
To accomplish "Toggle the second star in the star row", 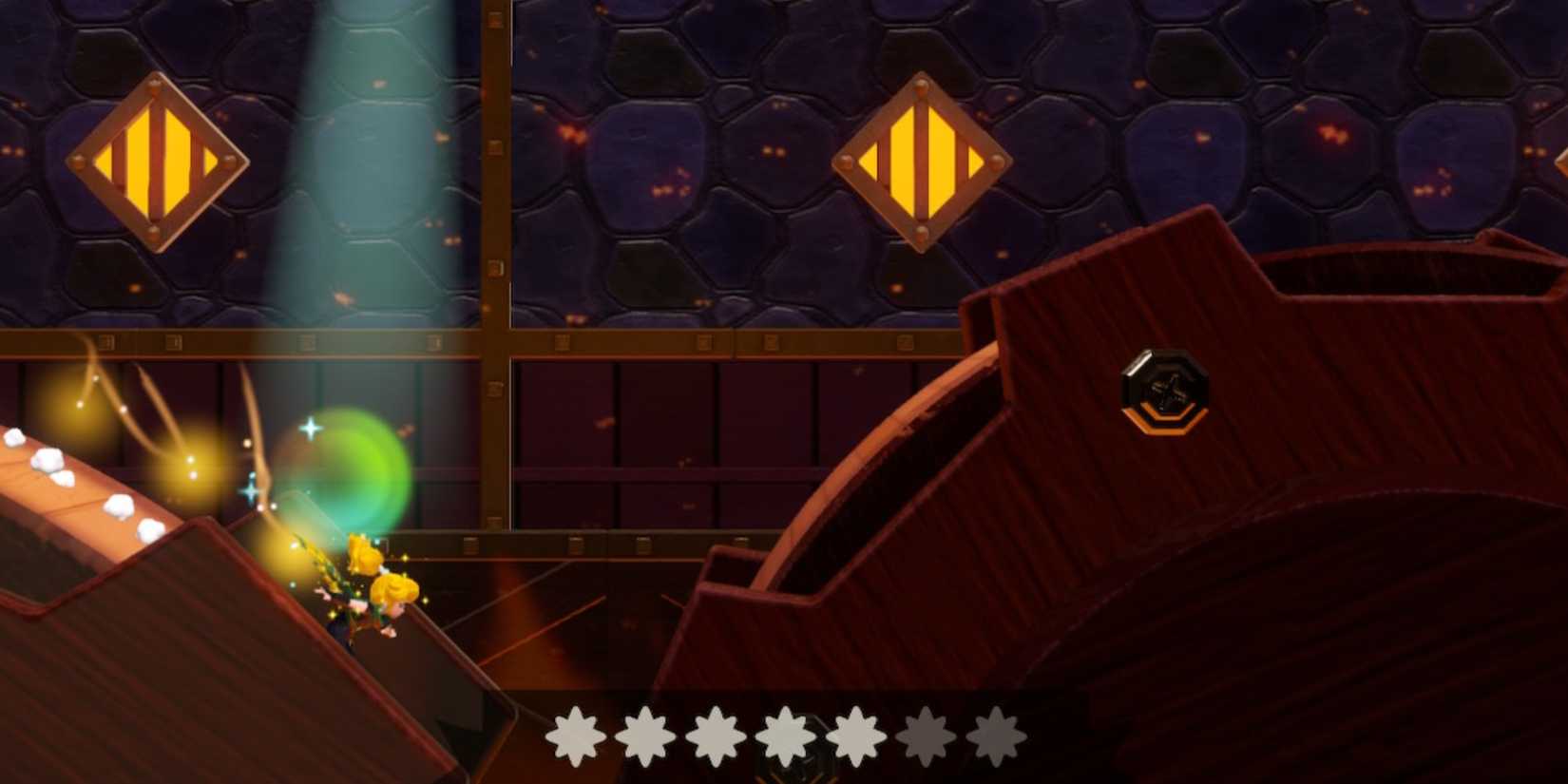I will [644, 735].
